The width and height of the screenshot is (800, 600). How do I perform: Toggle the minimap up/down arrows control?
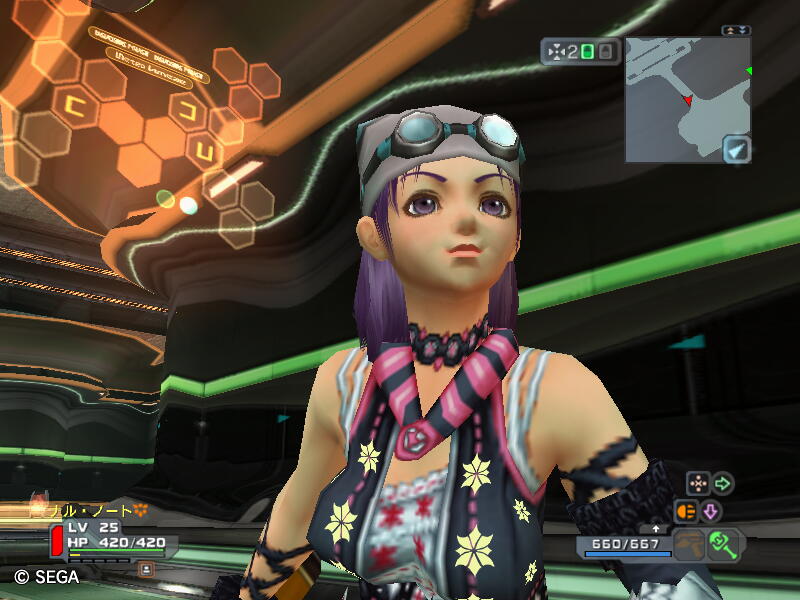click(737, 31)
